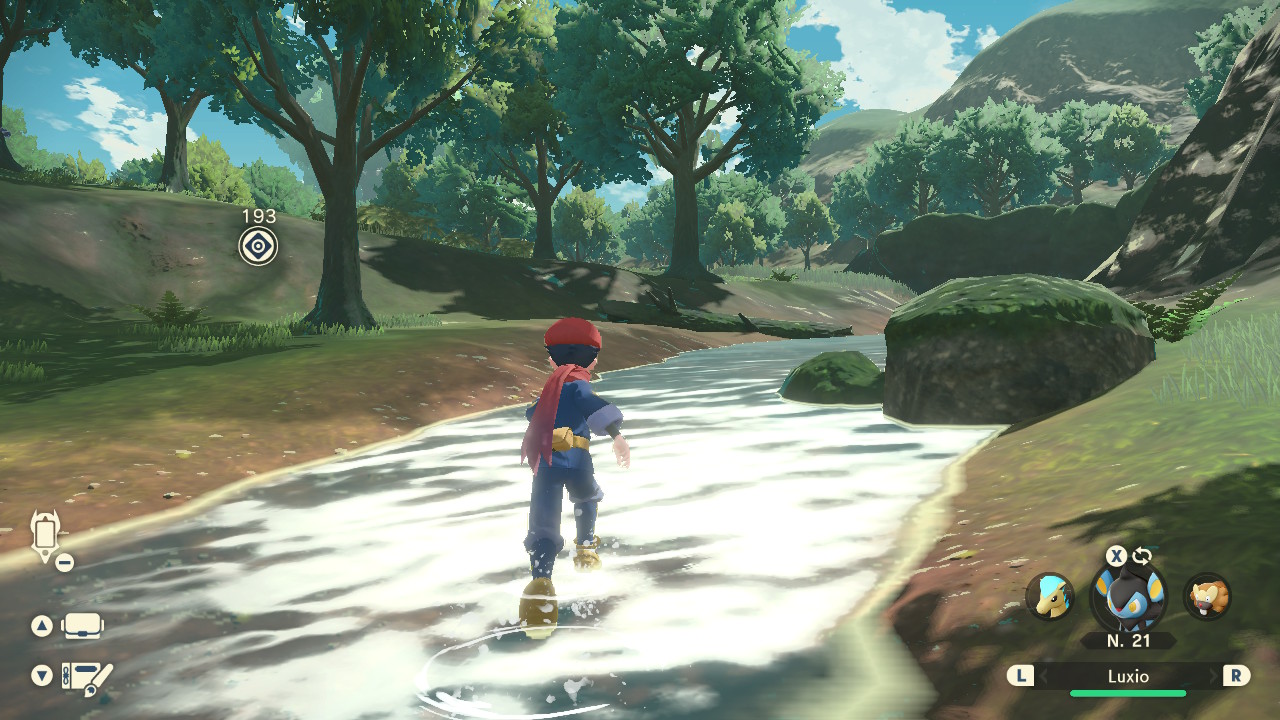Viewport: 1280px width, 720px height.
Task: Open the Pokédex notebook icon
Action: [87, 678]
